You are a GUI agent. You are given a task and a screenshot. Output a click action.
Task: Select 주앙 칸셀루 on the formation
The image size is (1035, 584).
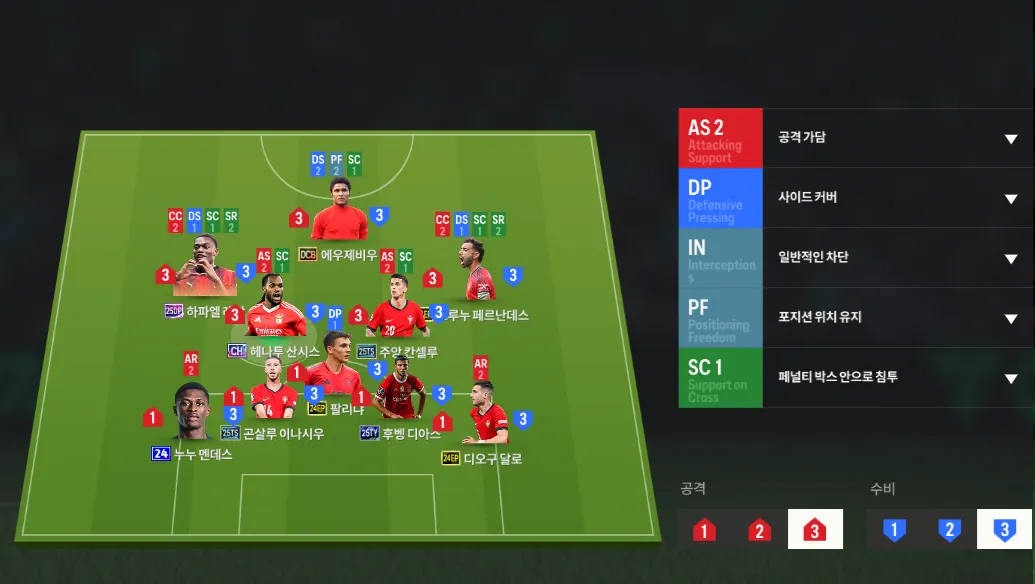coord(397,318)
